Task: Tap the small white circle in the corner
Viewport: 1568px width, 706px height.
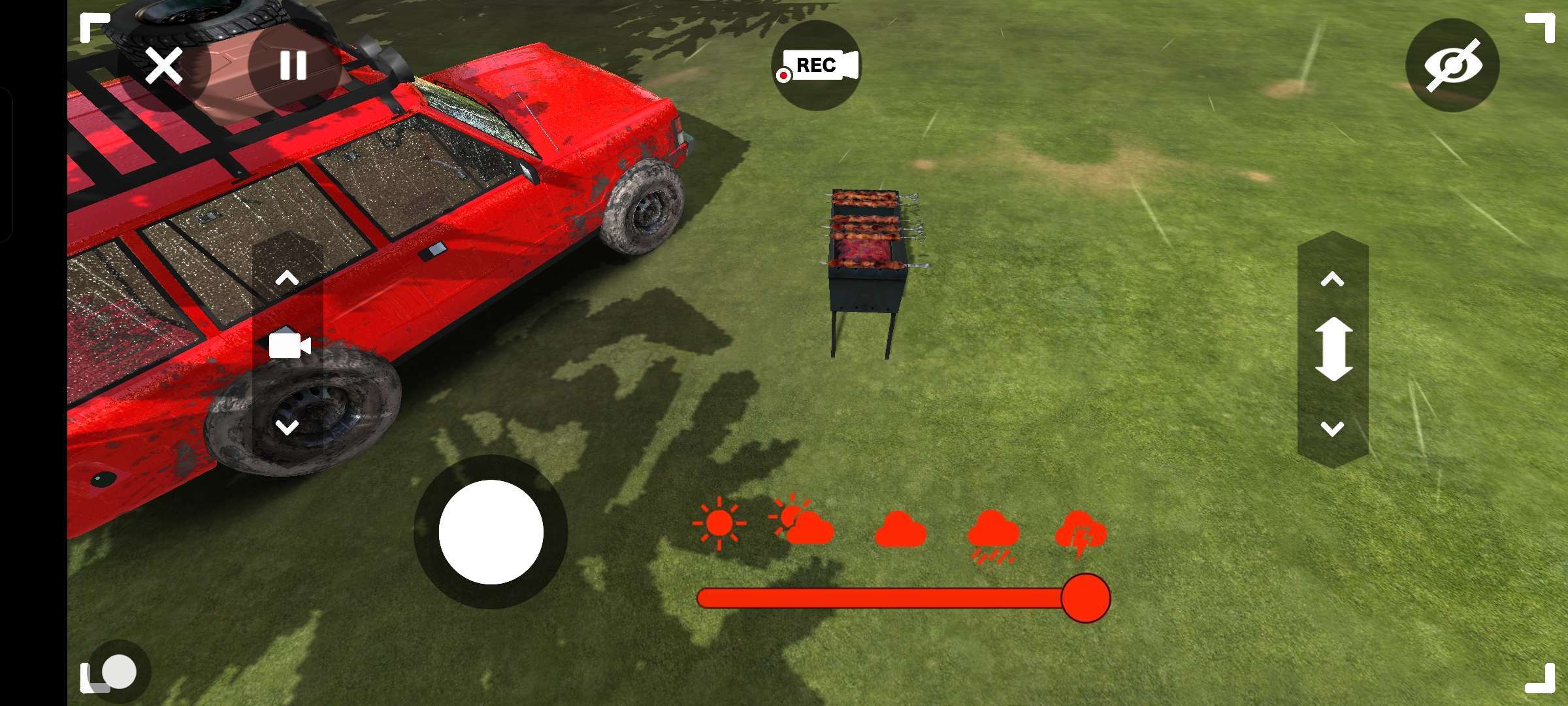Action: pos(119,671)
